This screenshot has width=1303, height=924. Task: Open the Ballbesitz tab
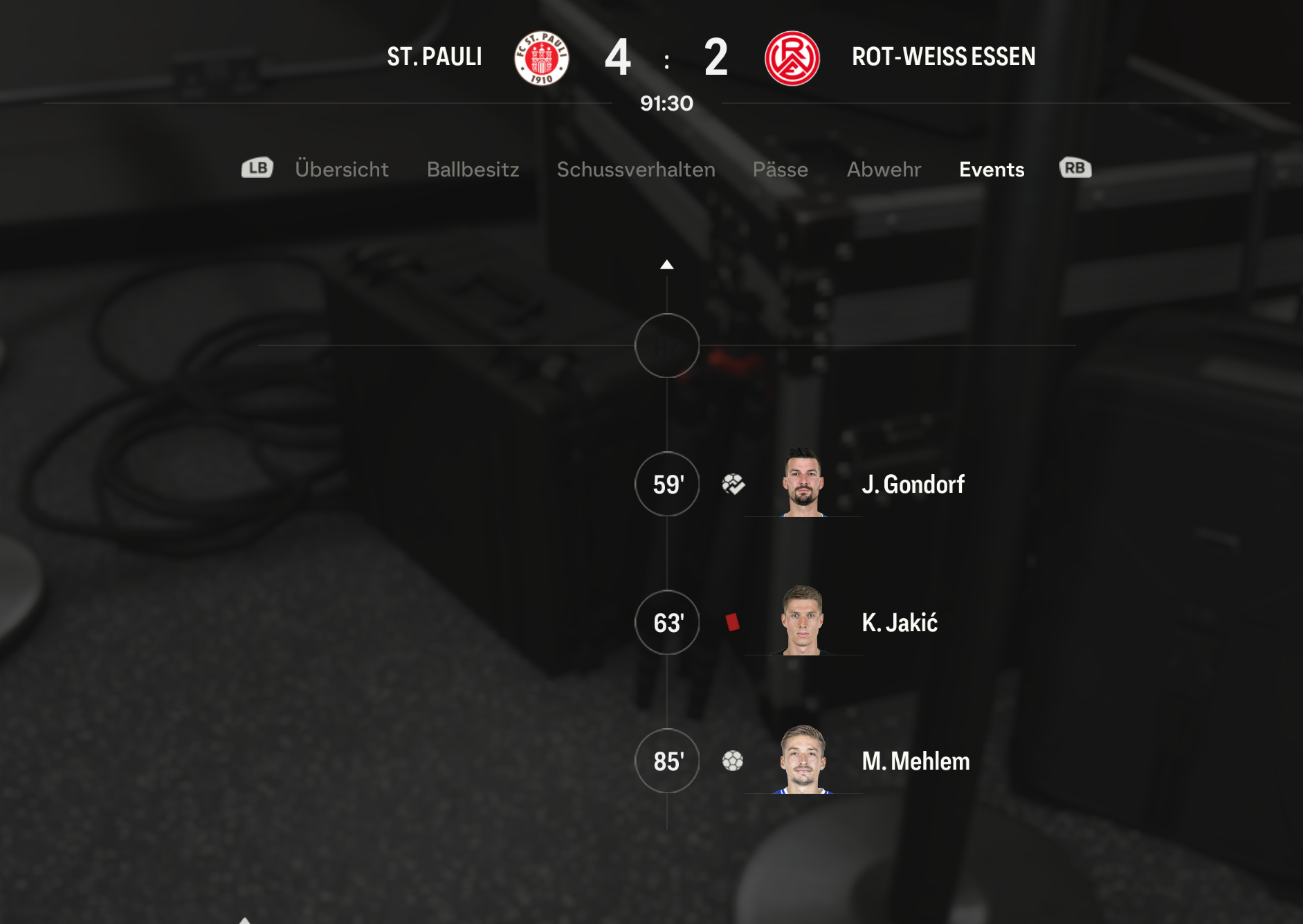pyautogui.click(x=473, y=170)
